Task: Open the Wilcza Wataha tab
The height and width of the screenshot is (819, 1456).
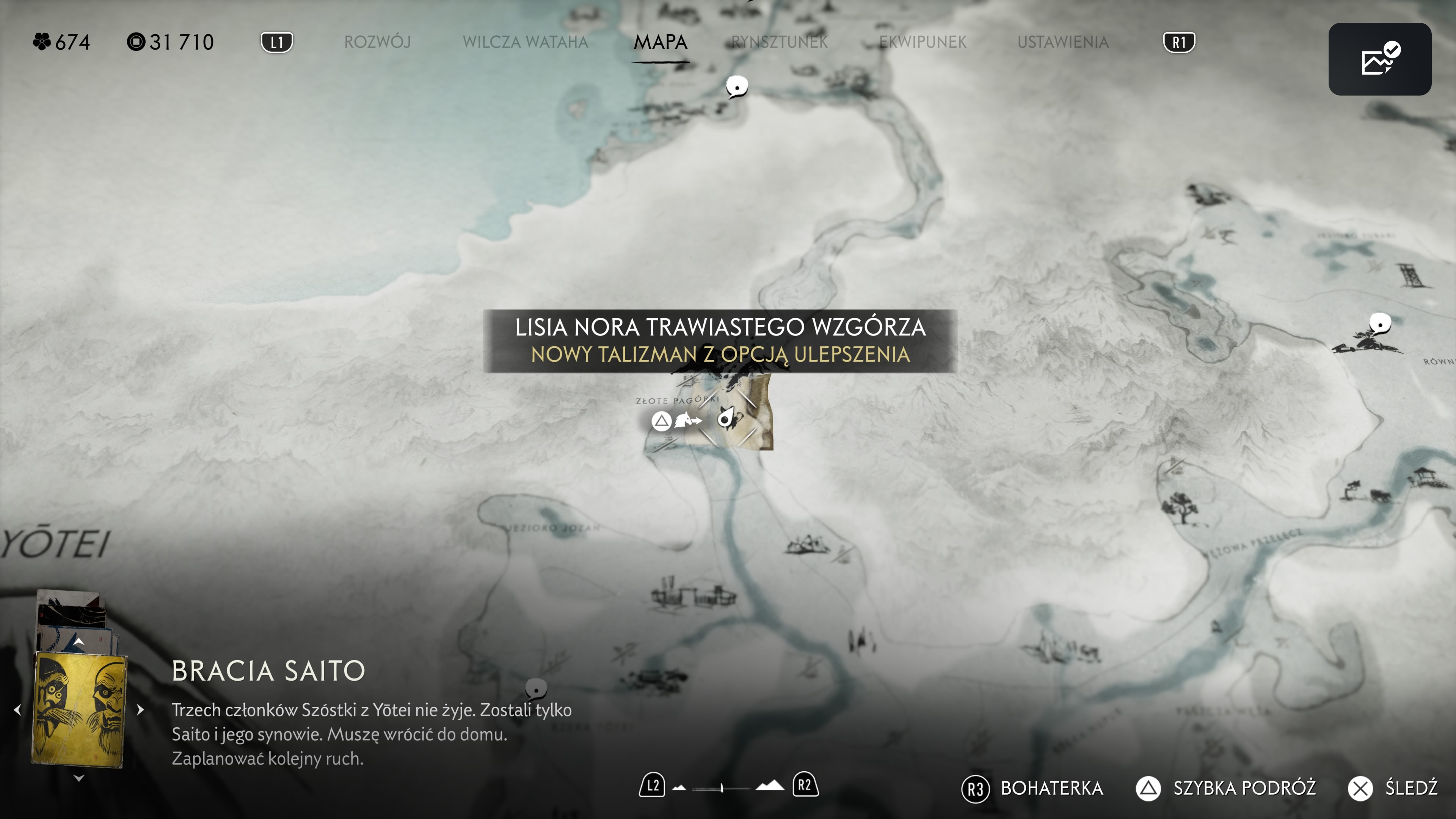Action: click(525, 42)
